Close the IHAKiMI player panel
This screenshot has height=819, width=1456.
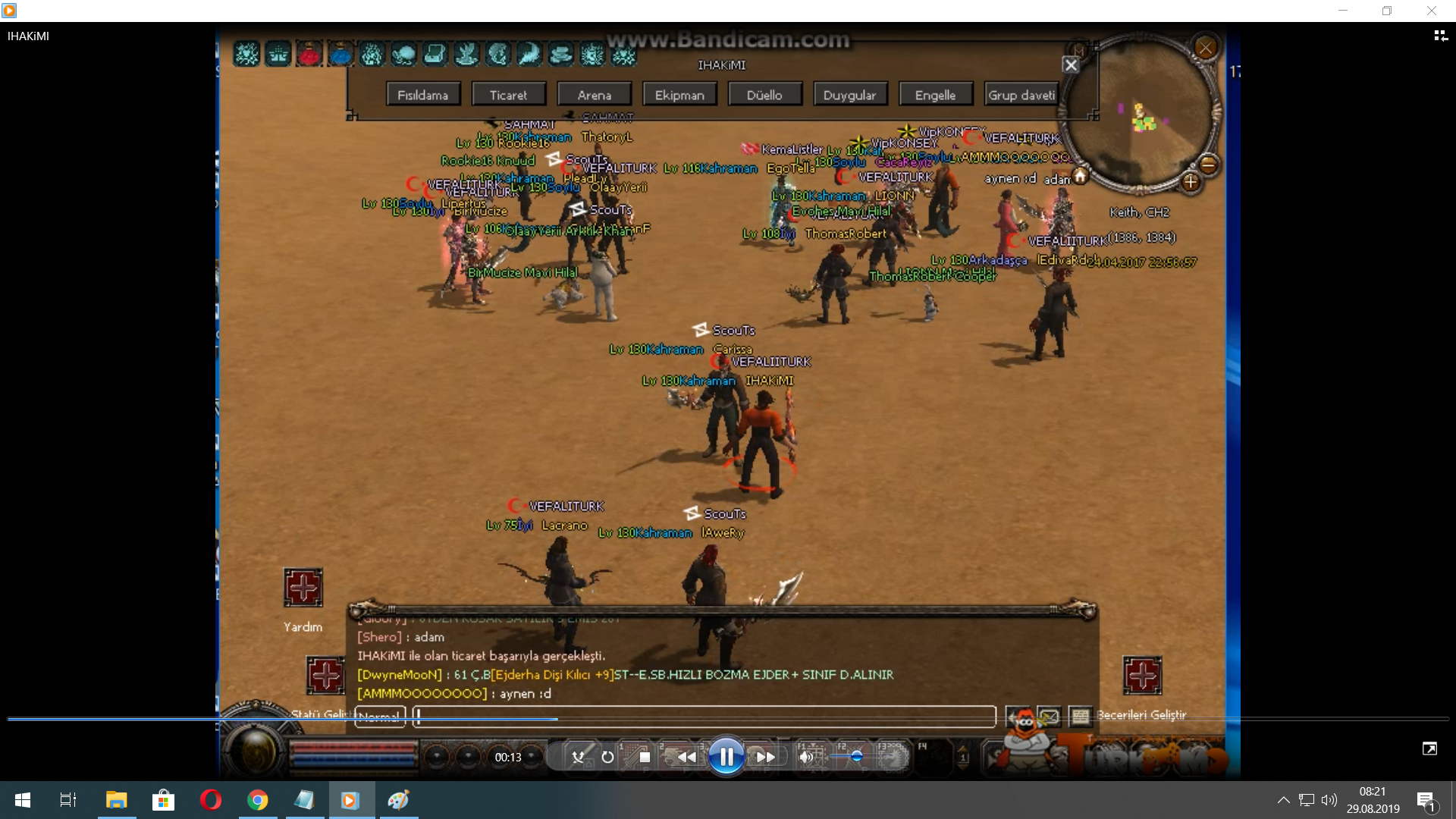1071,65
